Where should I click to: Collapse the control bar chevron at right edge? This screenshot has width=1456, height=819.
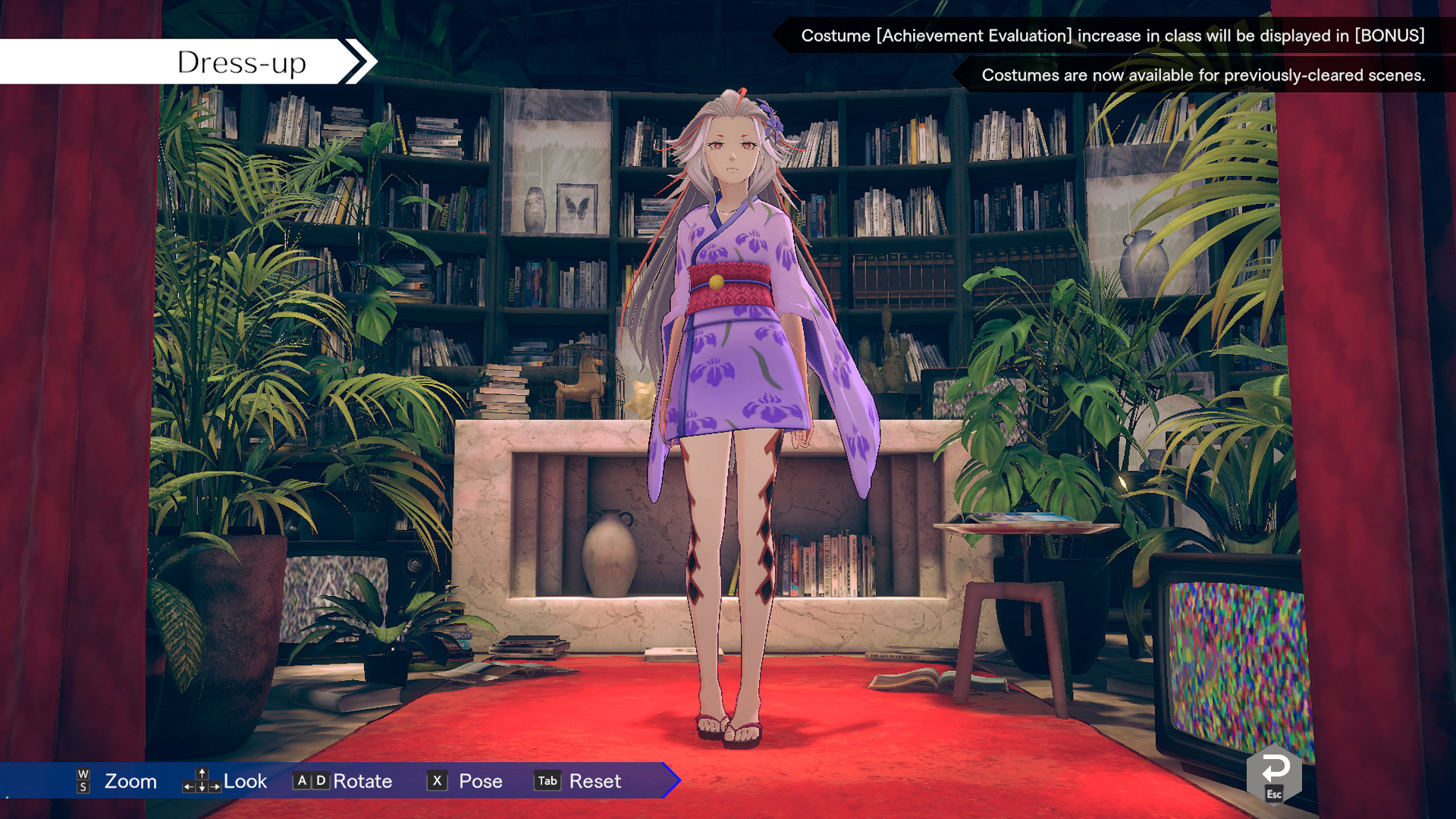click(667, 781)
